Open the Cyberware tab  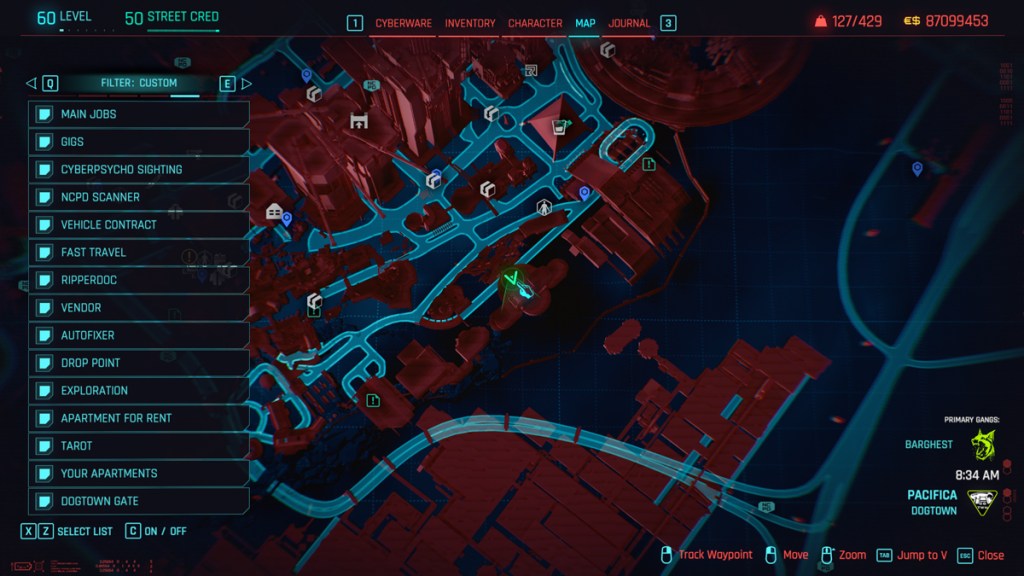404,23
